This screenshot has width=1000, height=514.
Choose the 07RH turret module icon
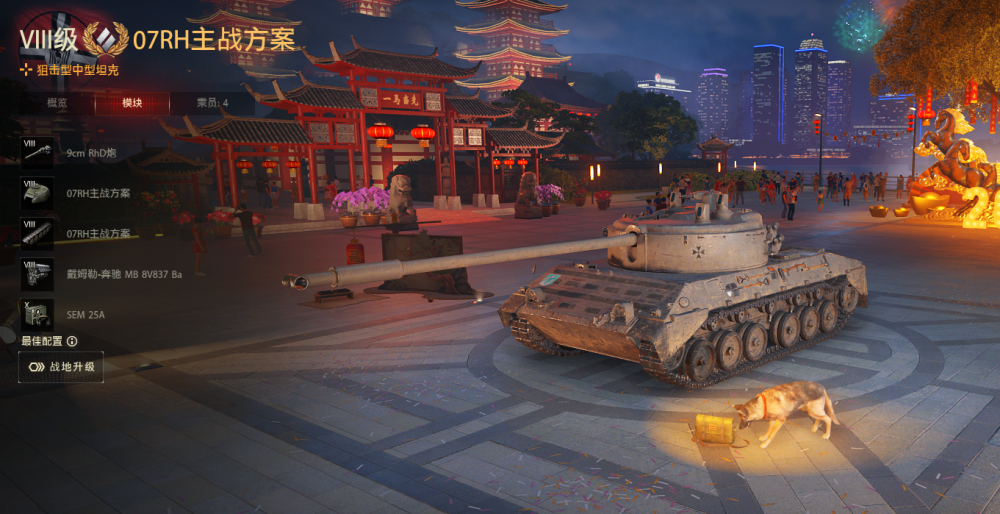(37, 192)
